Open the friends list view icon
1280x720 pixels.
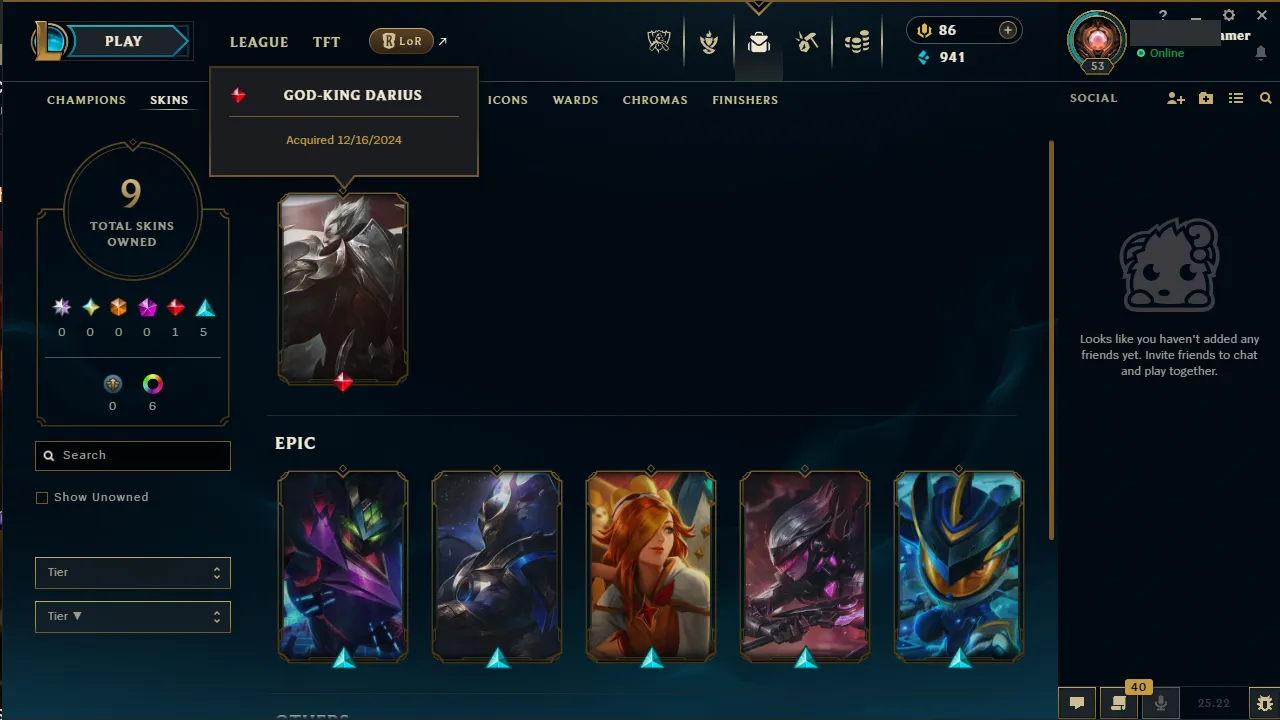coord(1236,98)
